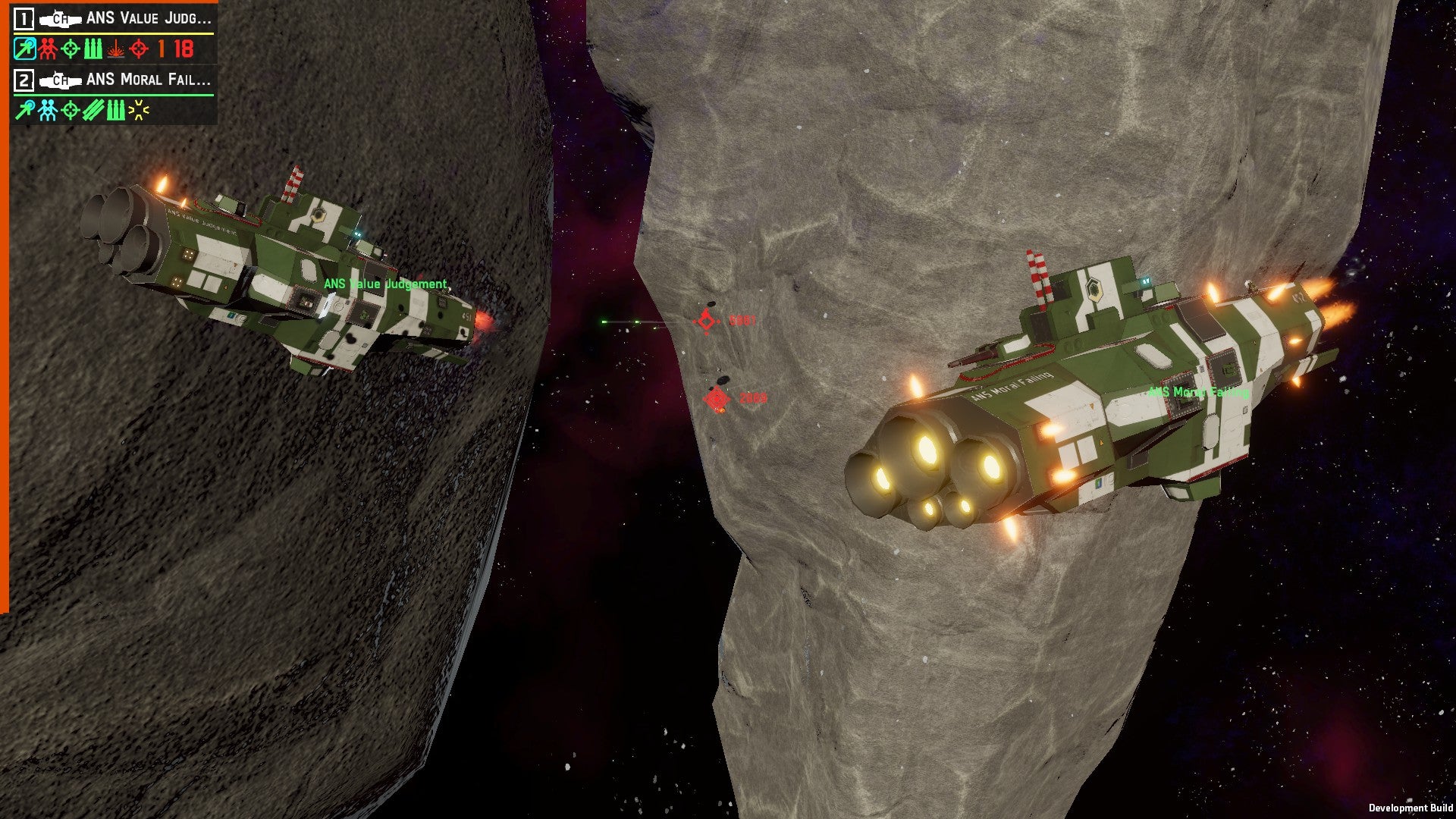Click ANS Moral Failing's yellow burst icon
The image size is (1456, 819).
tap(139, 111)
